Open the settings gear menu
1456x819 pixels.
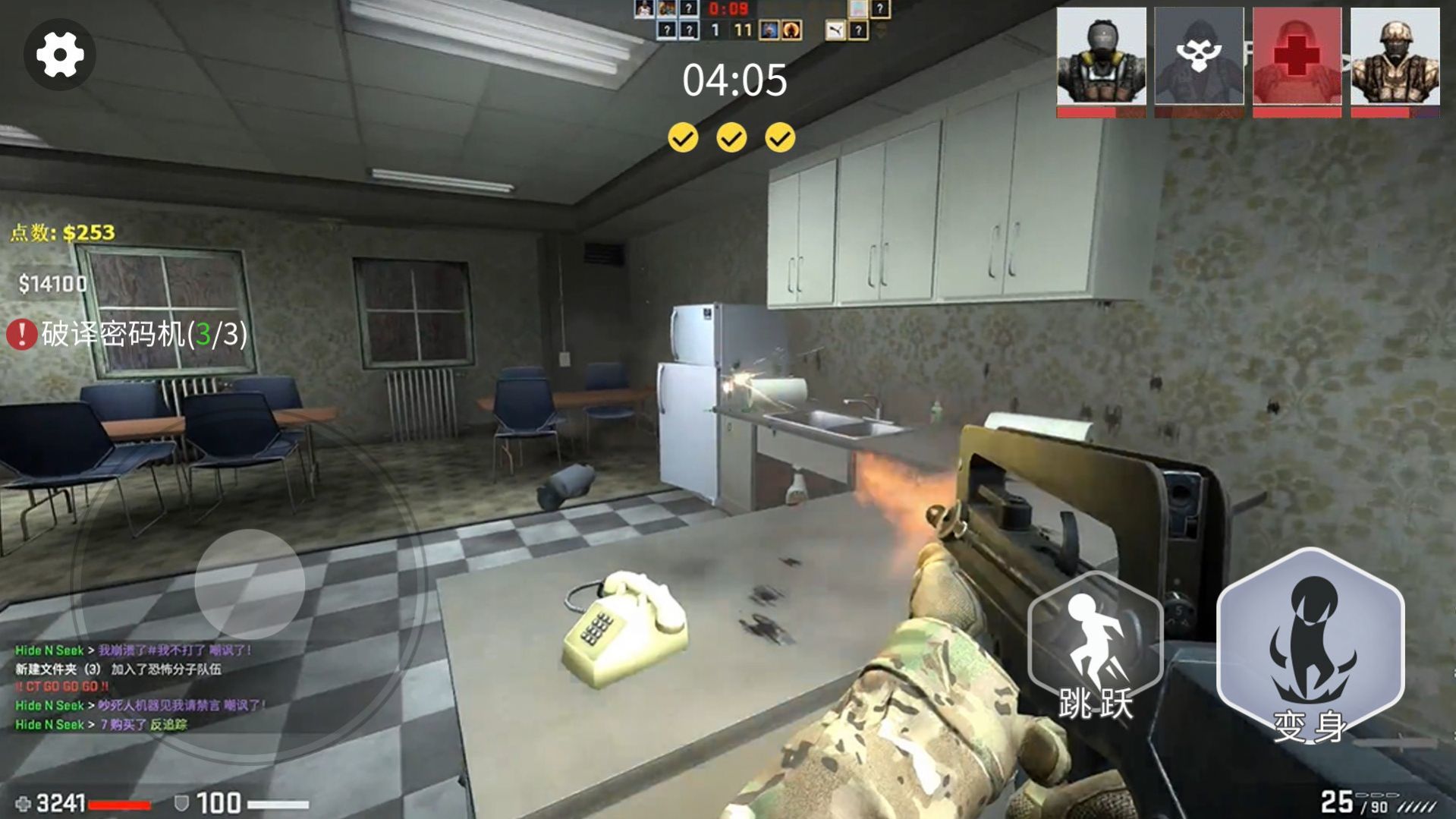pyautogui.click(x=60, y=55)
